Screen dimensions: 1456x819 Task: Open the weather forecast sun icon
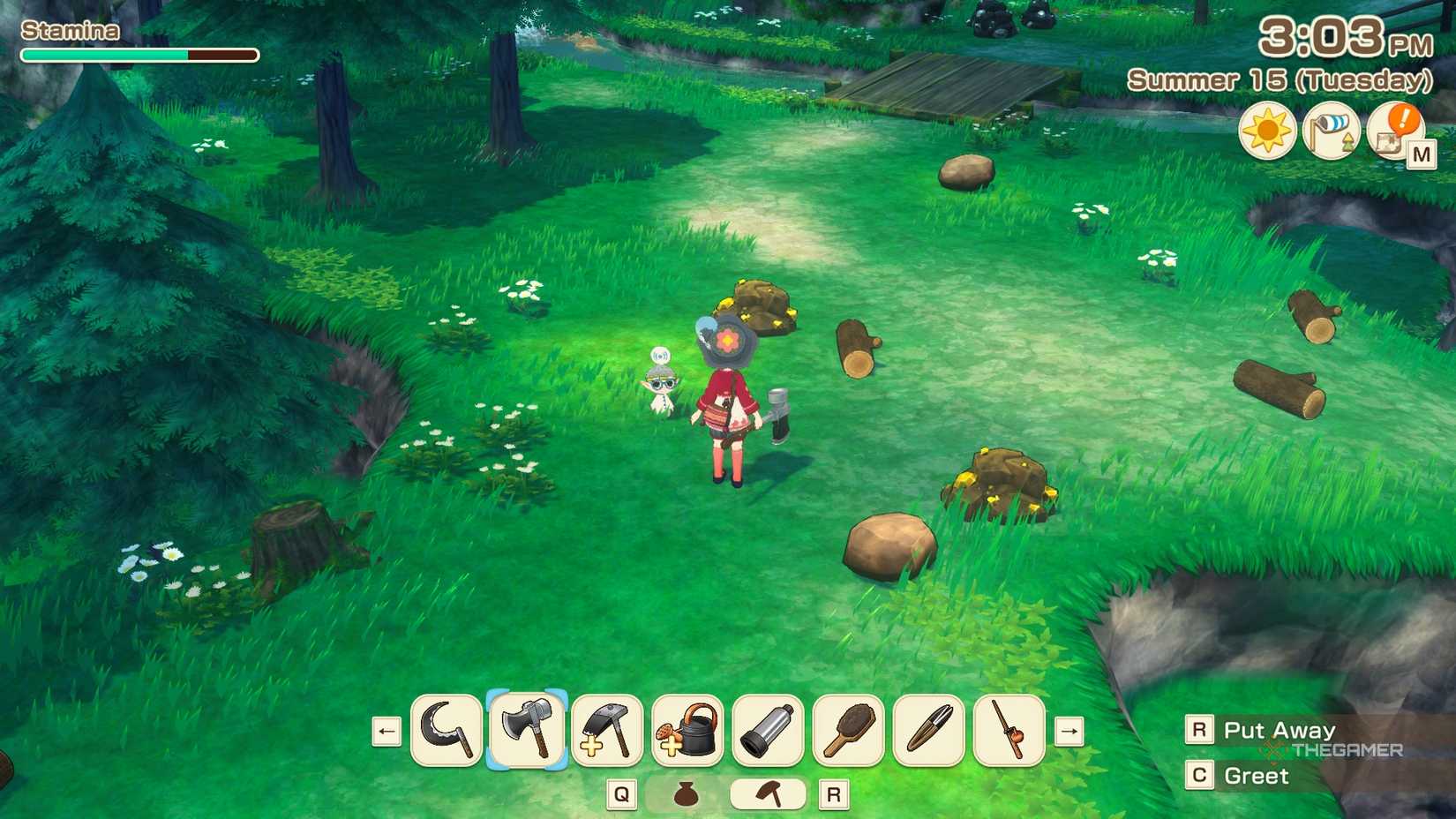[x=1268, y=130]
